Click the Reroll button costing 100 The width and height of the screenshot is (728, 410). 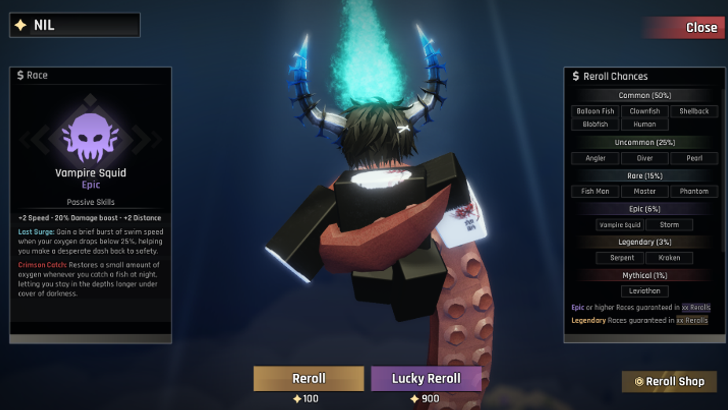308,378
